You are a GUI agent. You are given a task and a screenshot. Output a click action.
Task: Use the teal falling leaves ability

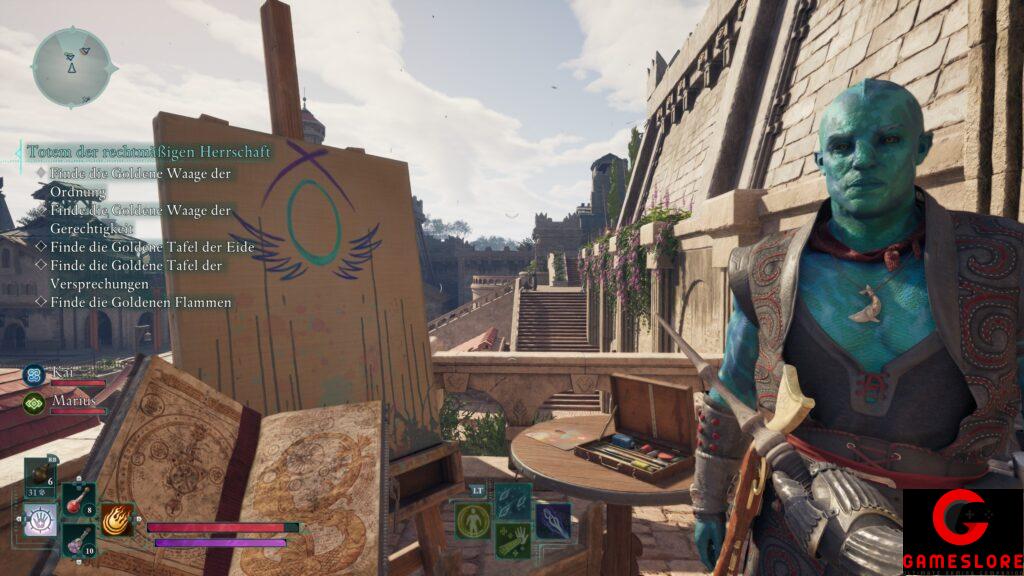[512, 500]
